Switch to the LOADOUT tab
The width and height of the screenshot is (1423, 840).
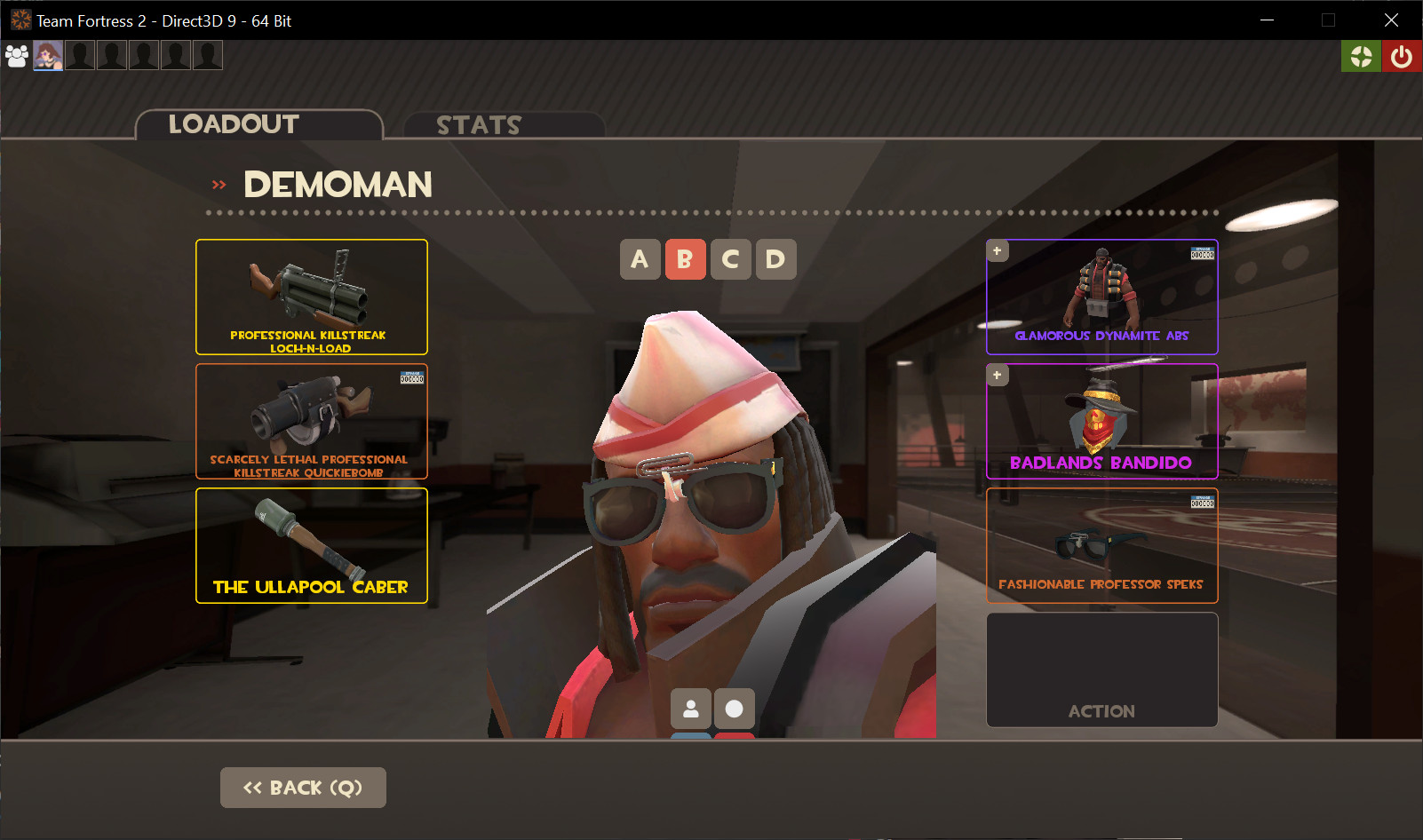[234, 124]
